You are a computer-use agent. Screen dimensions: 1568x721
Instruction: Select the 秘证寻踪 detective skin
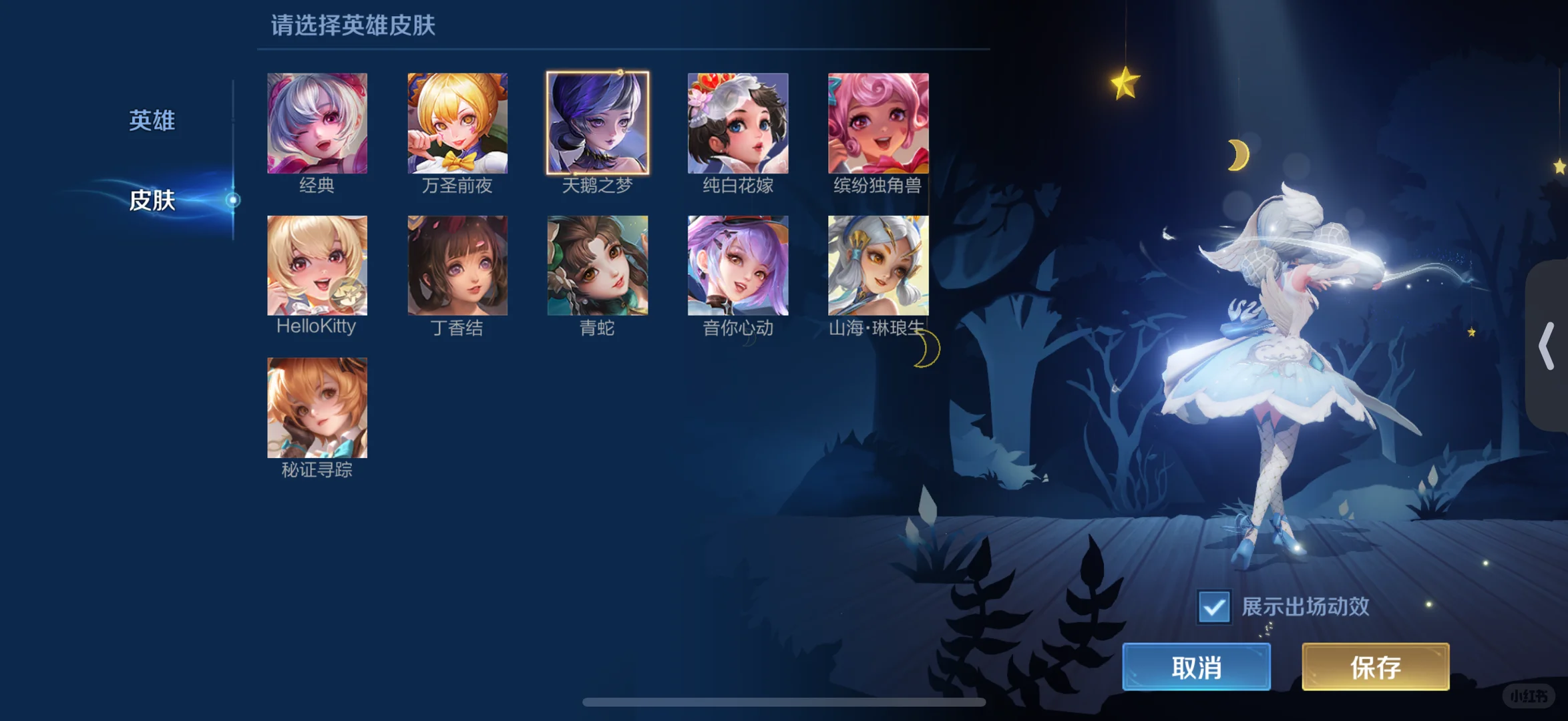click(317, 408)
